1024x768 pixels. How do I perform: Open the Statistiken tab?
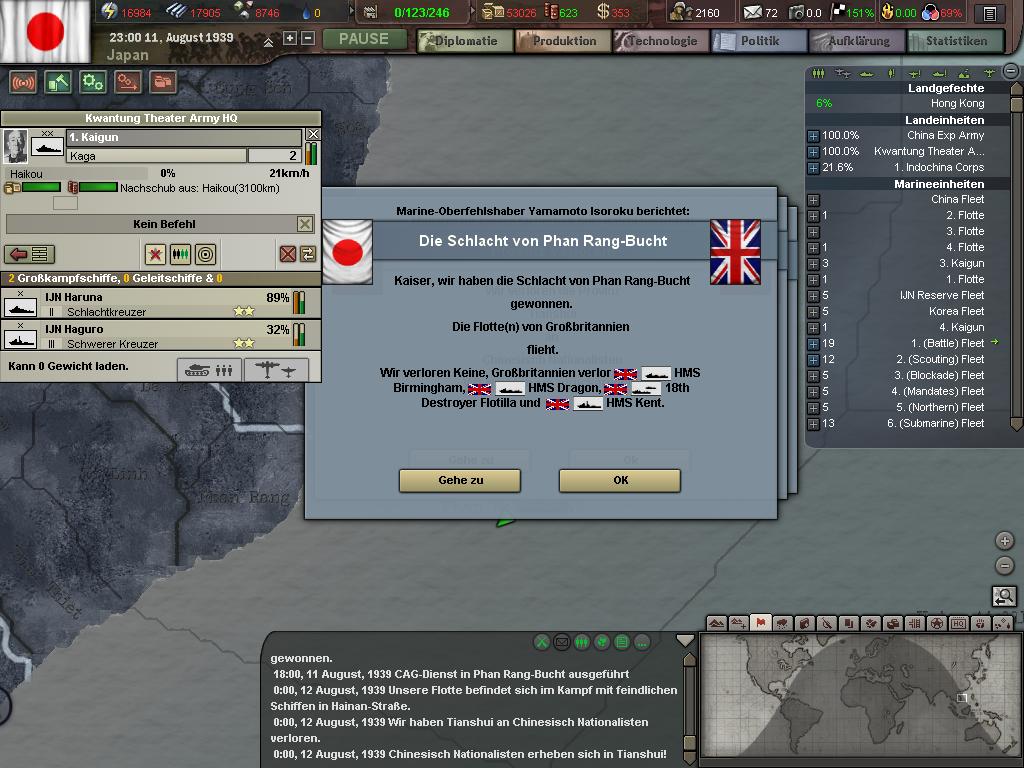click(x=955, y=41)
